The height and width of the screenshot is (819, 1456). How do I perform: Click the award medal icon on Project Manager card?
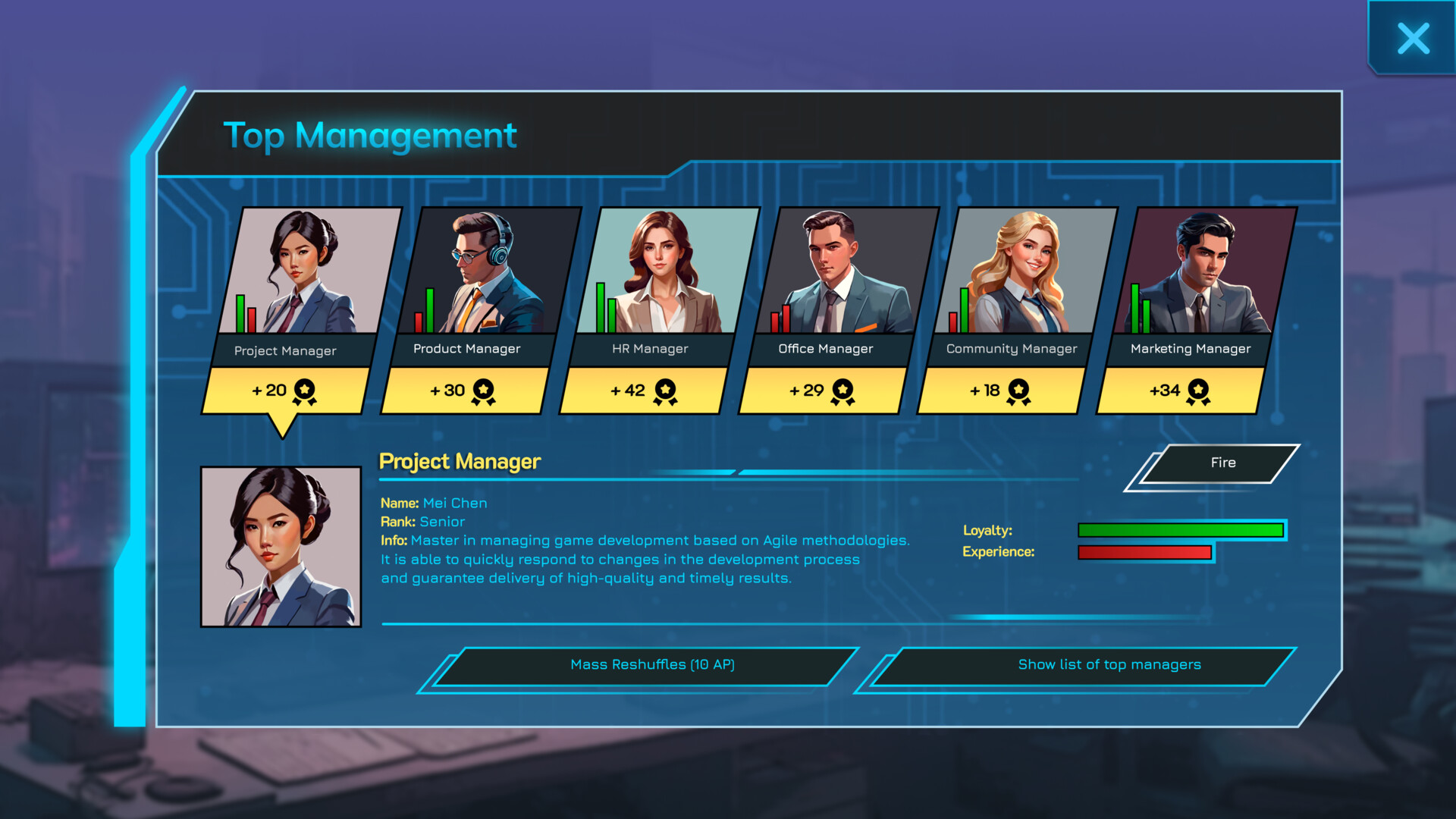coord(303,389)
